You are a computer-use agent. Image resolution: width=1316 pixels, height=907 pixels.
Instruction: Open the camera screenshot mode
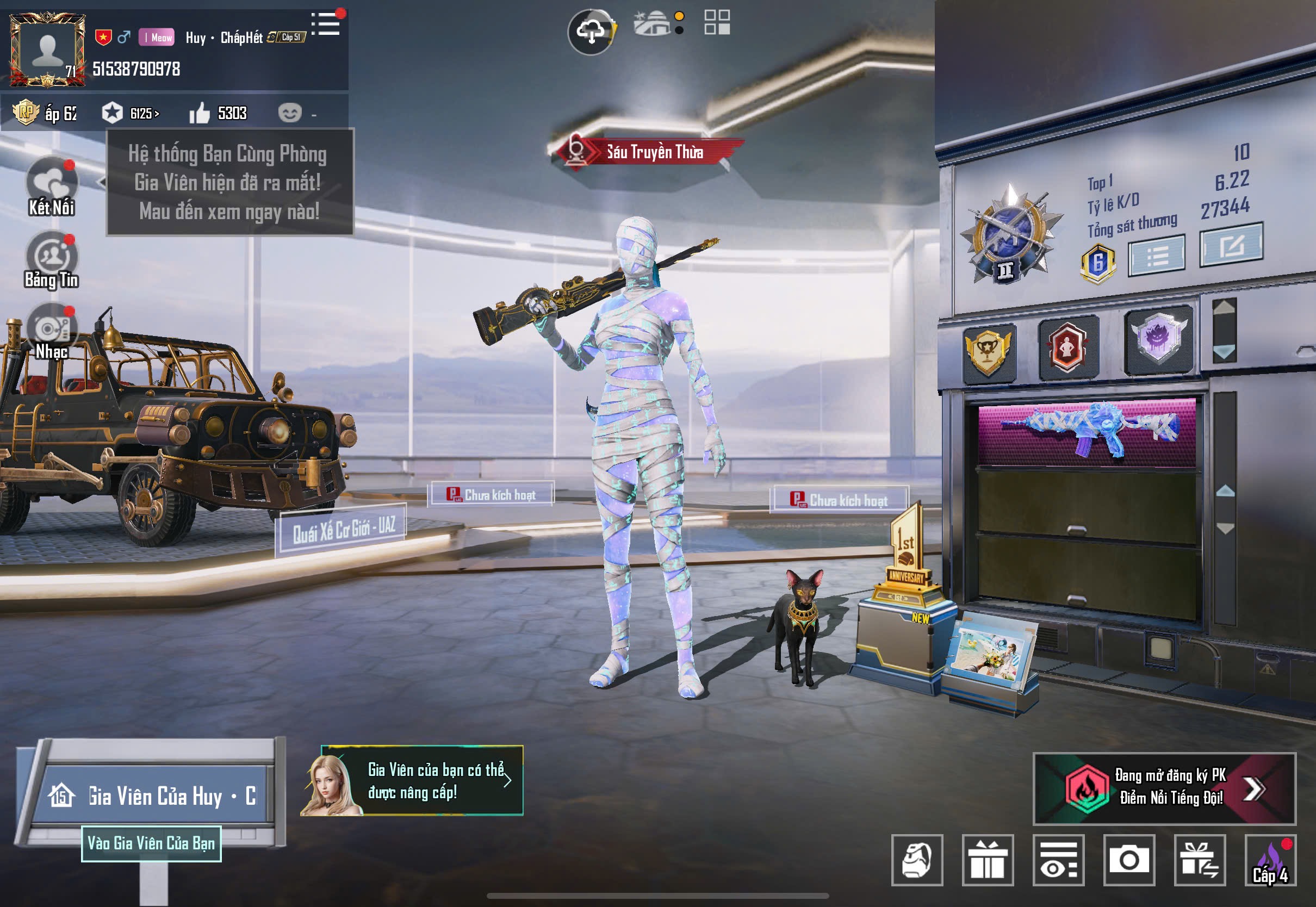[x=1128, y=860]
